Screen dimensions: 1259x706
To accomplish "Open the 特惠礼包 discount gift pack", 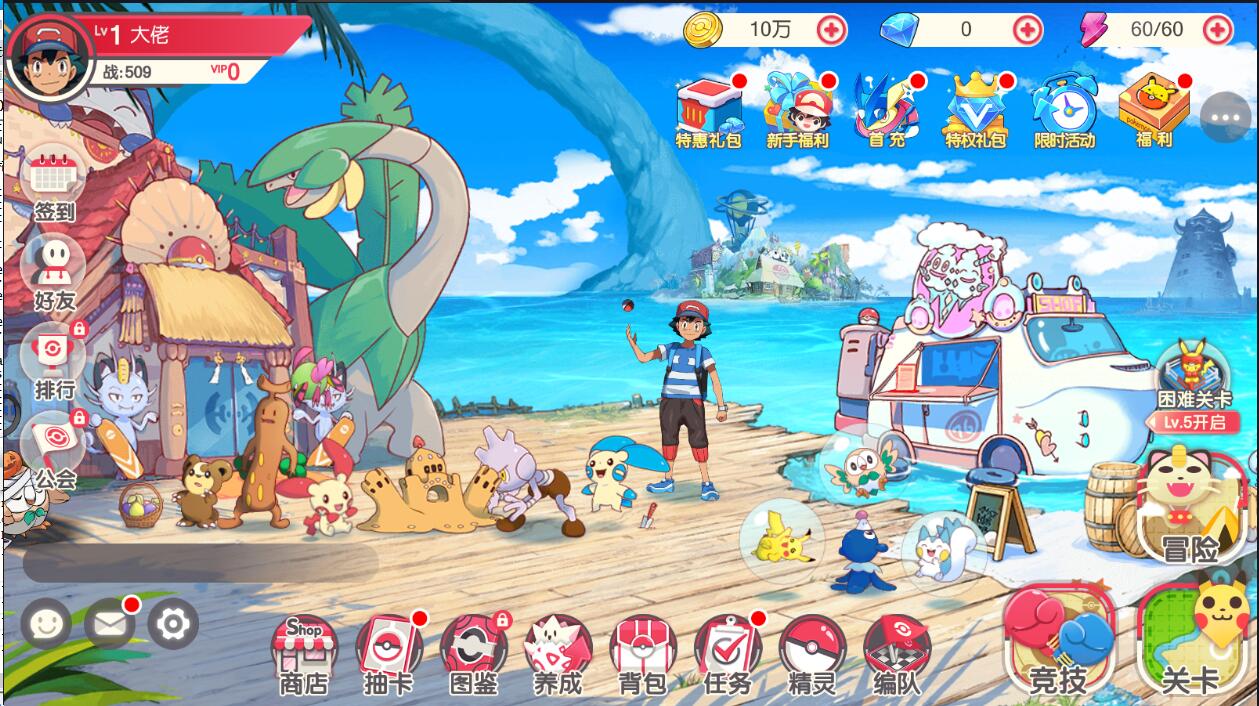I will (709, 110).
